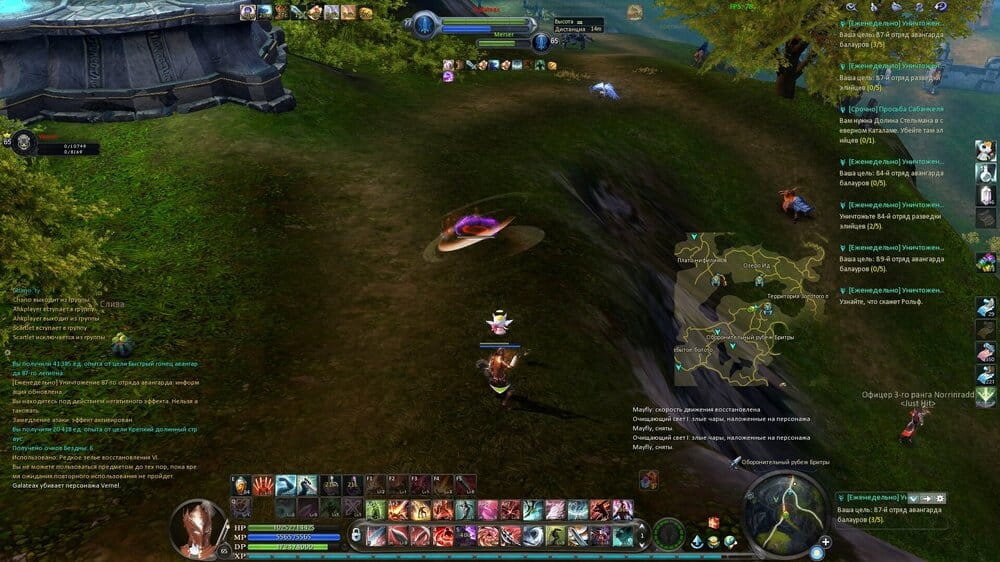Click the target portrait emblem

coord(425,27)
